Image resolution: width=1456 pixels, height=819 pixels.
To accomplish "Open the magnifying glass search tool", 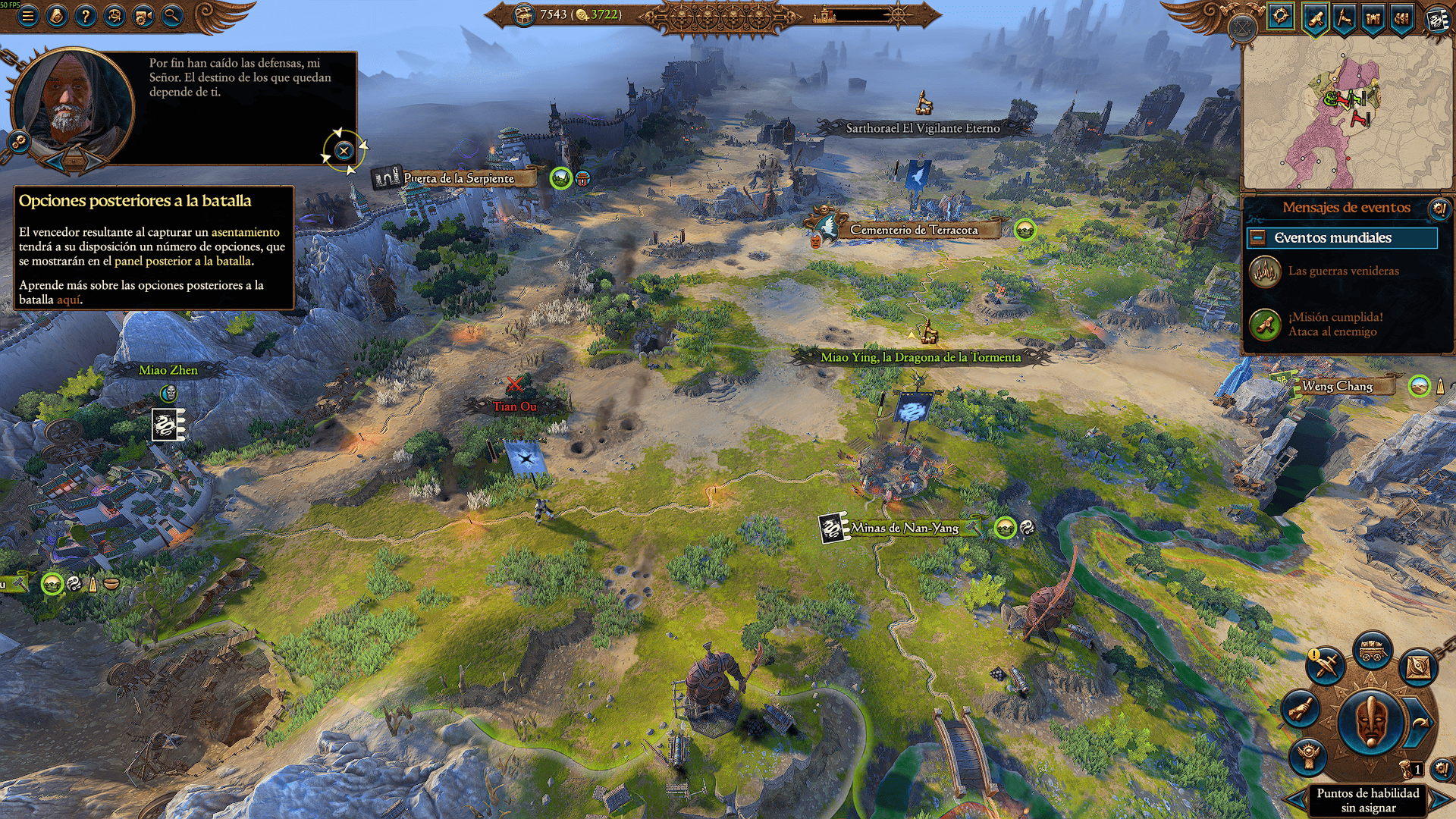I will pos(172,16).
